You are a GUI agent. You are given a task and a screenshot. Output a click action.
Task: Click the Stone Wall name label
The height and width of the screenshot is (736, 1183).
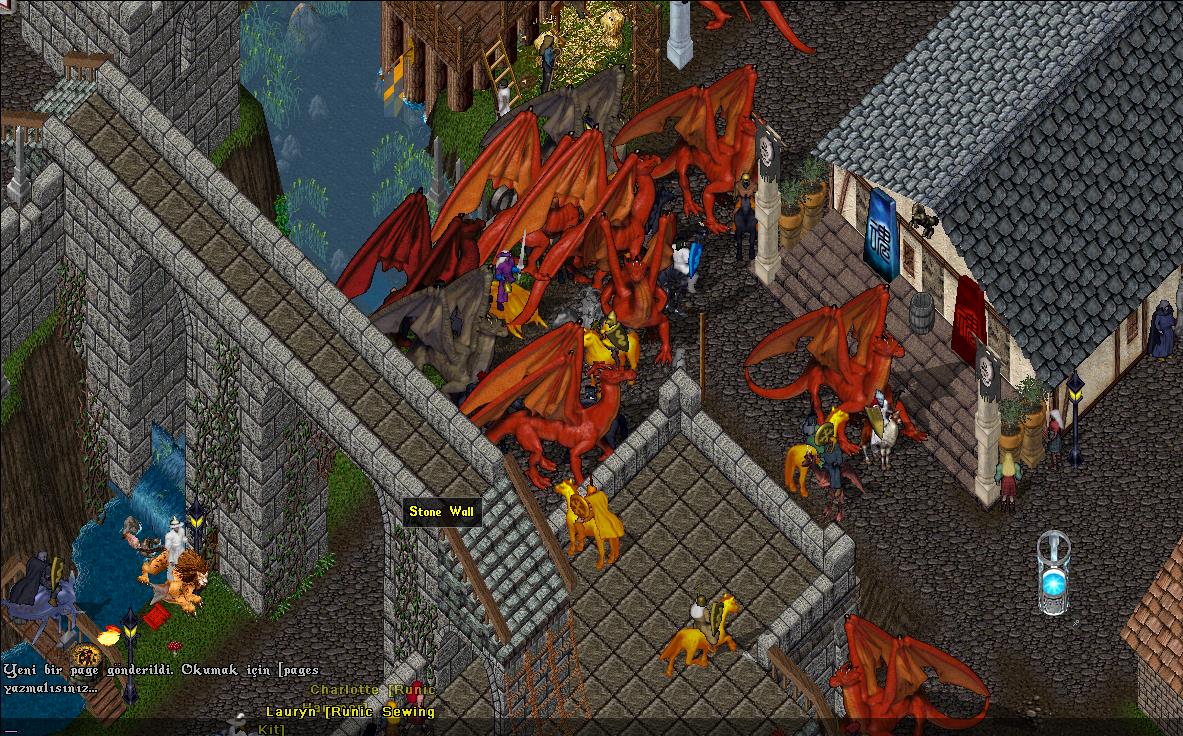(442, 512)
